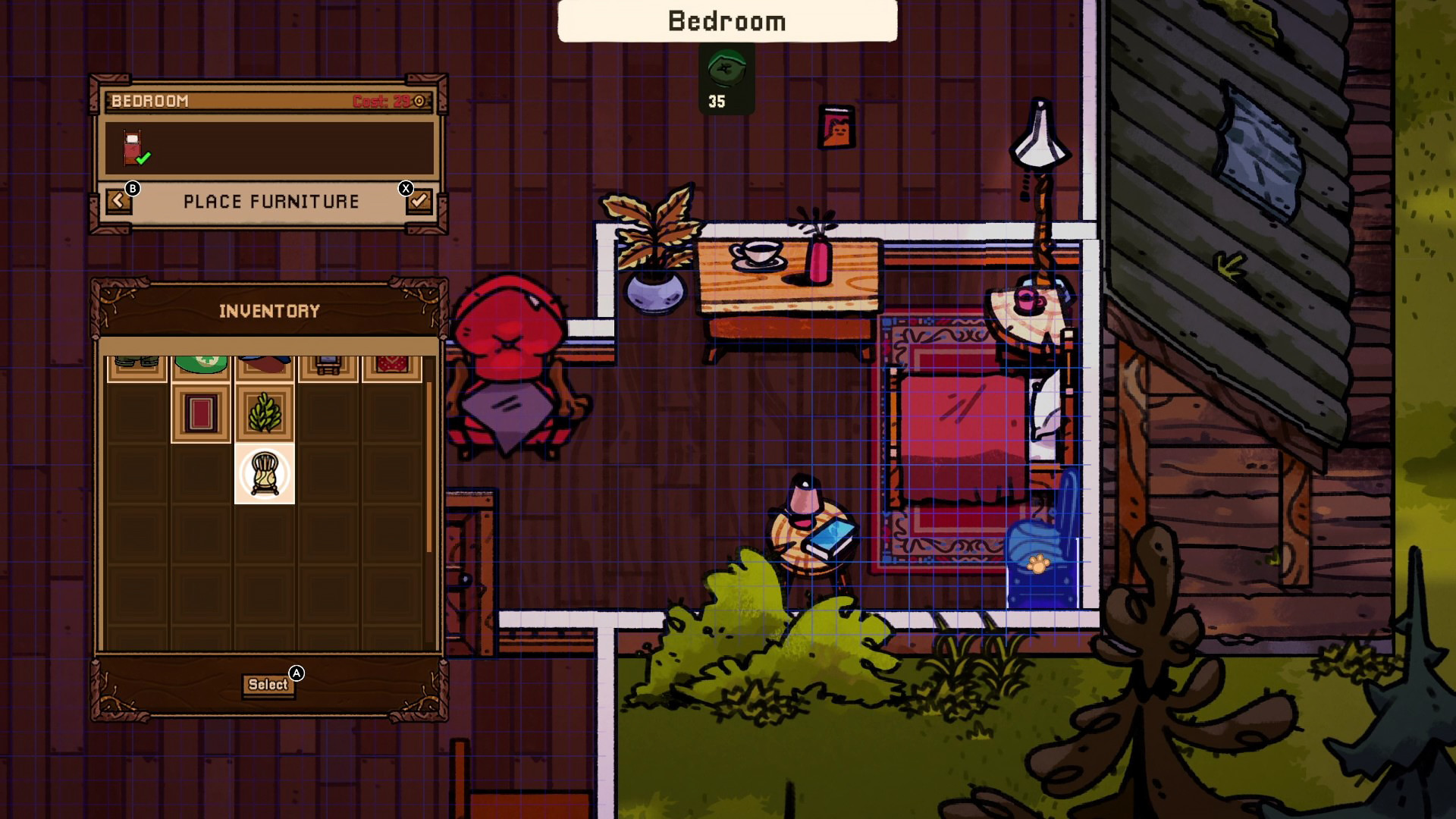
Task: Click the highlighted chair slot to deselect it
Action: click(265, 474)
